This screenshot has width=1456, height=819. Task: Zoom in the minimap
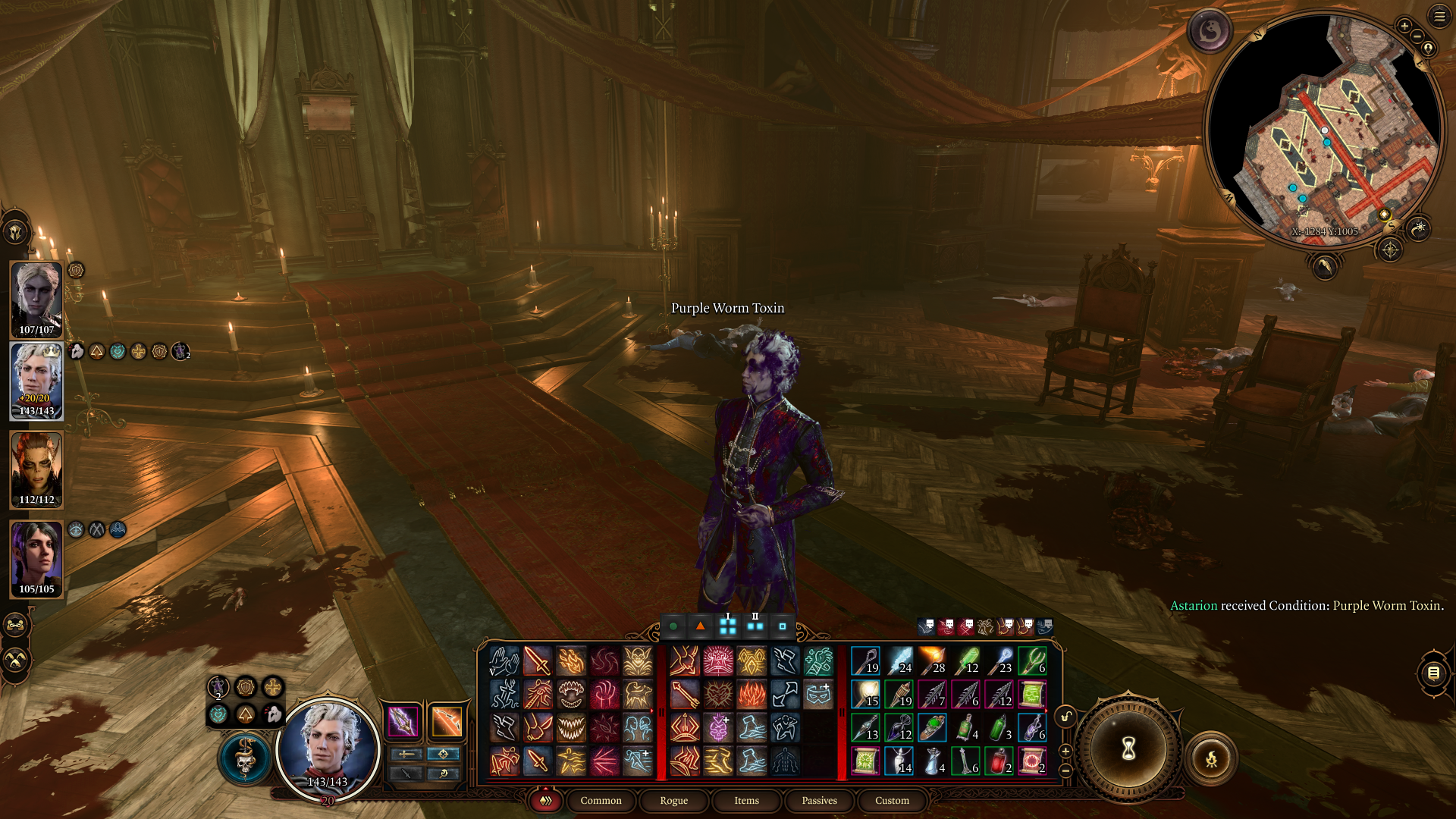tap(1404, 26)
